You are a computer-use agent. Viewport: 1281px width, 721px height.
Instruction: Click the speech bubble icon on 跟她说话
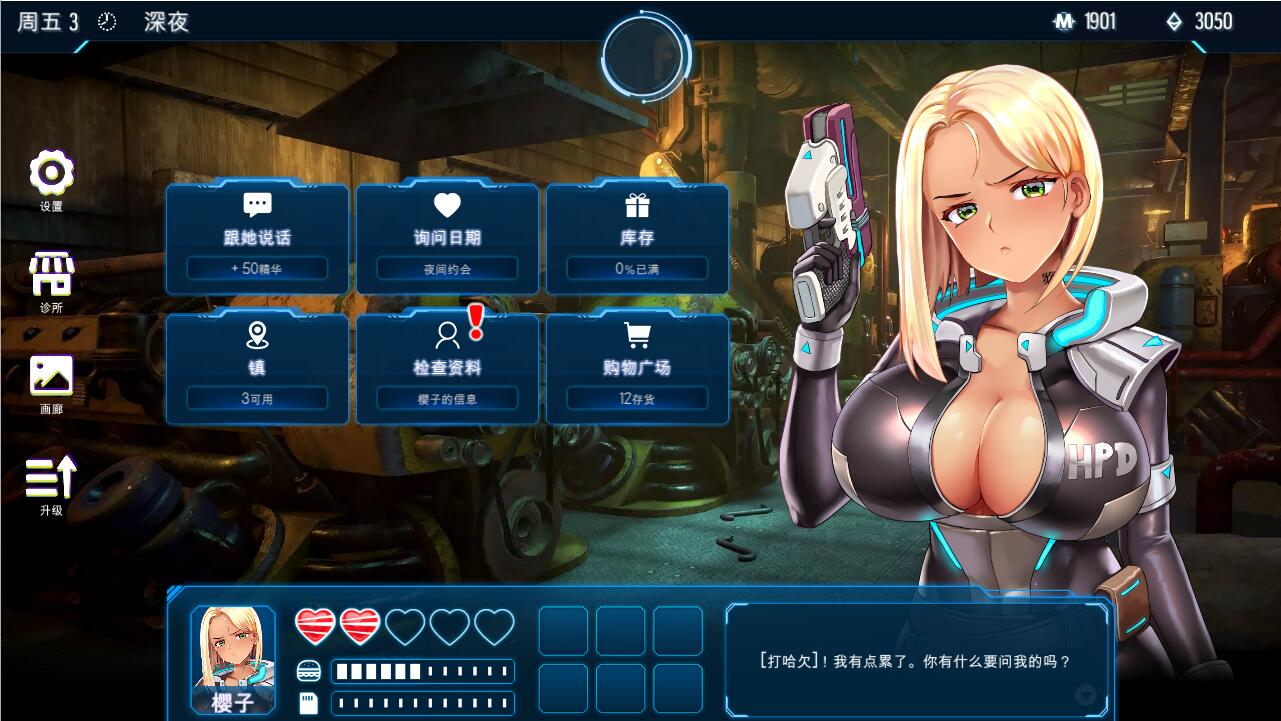pyautogui.click(x=256, y=204)
